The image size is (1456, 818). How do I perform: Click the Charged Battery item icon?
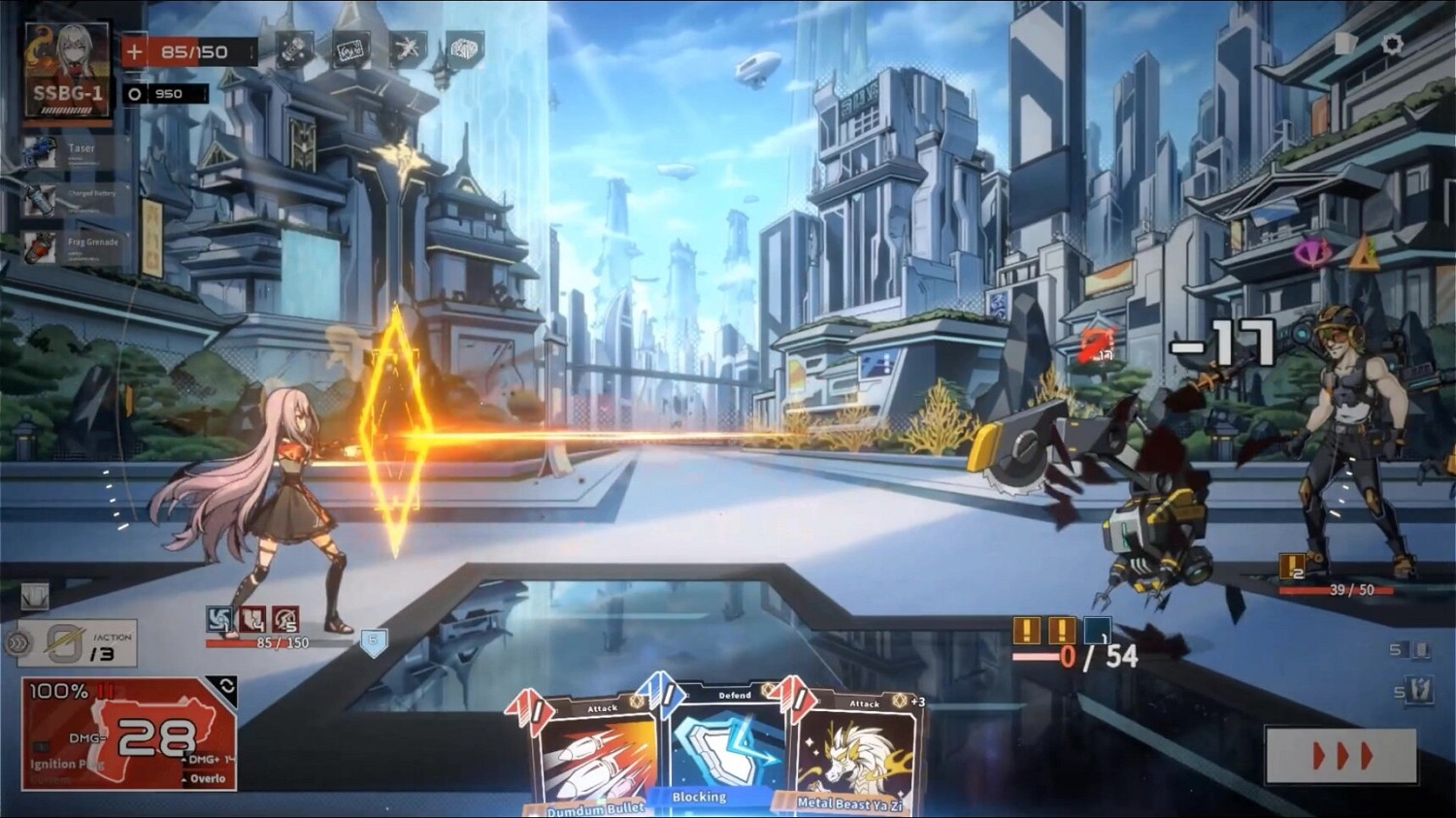[39, 202]
